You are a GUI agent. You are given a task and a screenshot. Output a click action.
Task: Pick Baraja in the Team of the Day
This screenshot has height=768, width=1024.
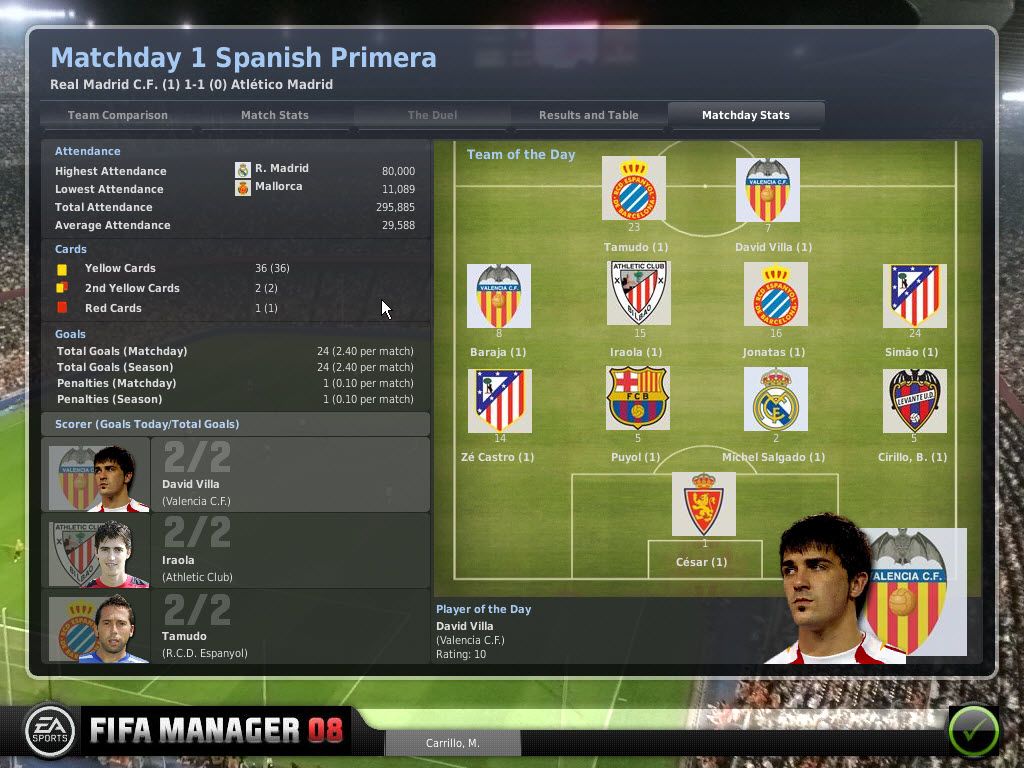coord(498,296)
